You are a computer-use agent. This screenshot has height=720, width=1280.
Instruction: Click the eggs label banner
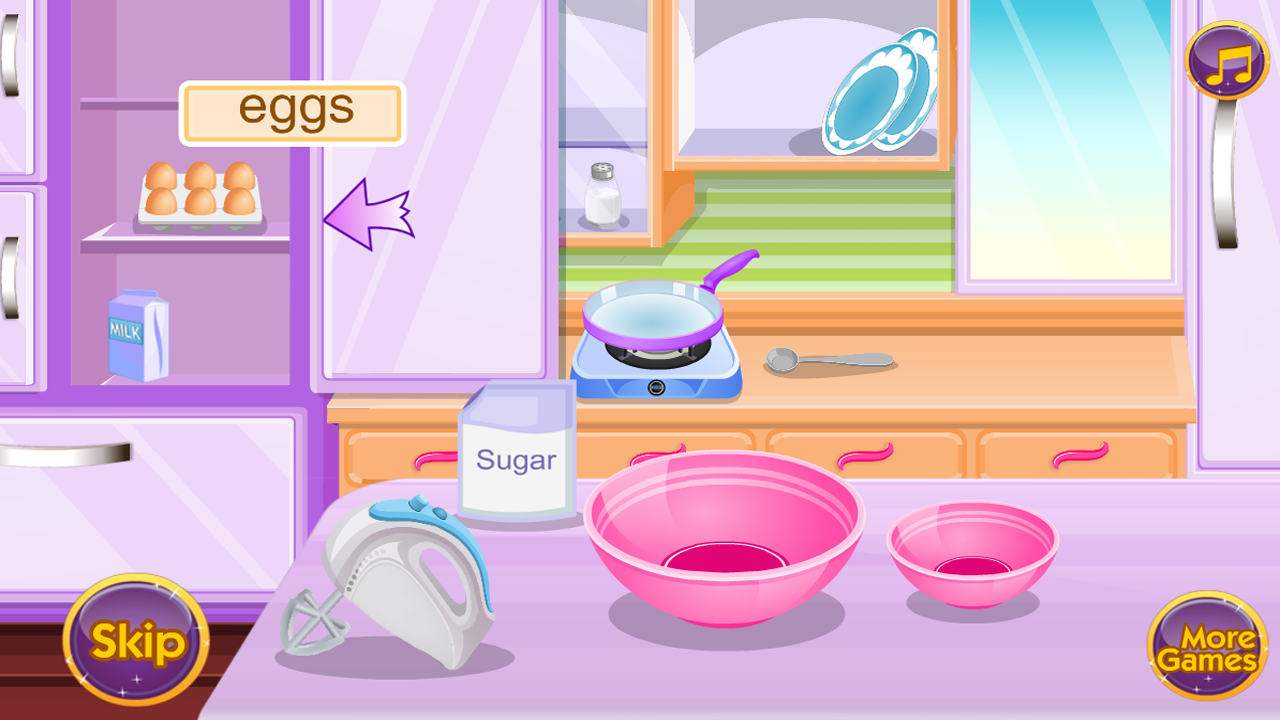coord(291,110)
